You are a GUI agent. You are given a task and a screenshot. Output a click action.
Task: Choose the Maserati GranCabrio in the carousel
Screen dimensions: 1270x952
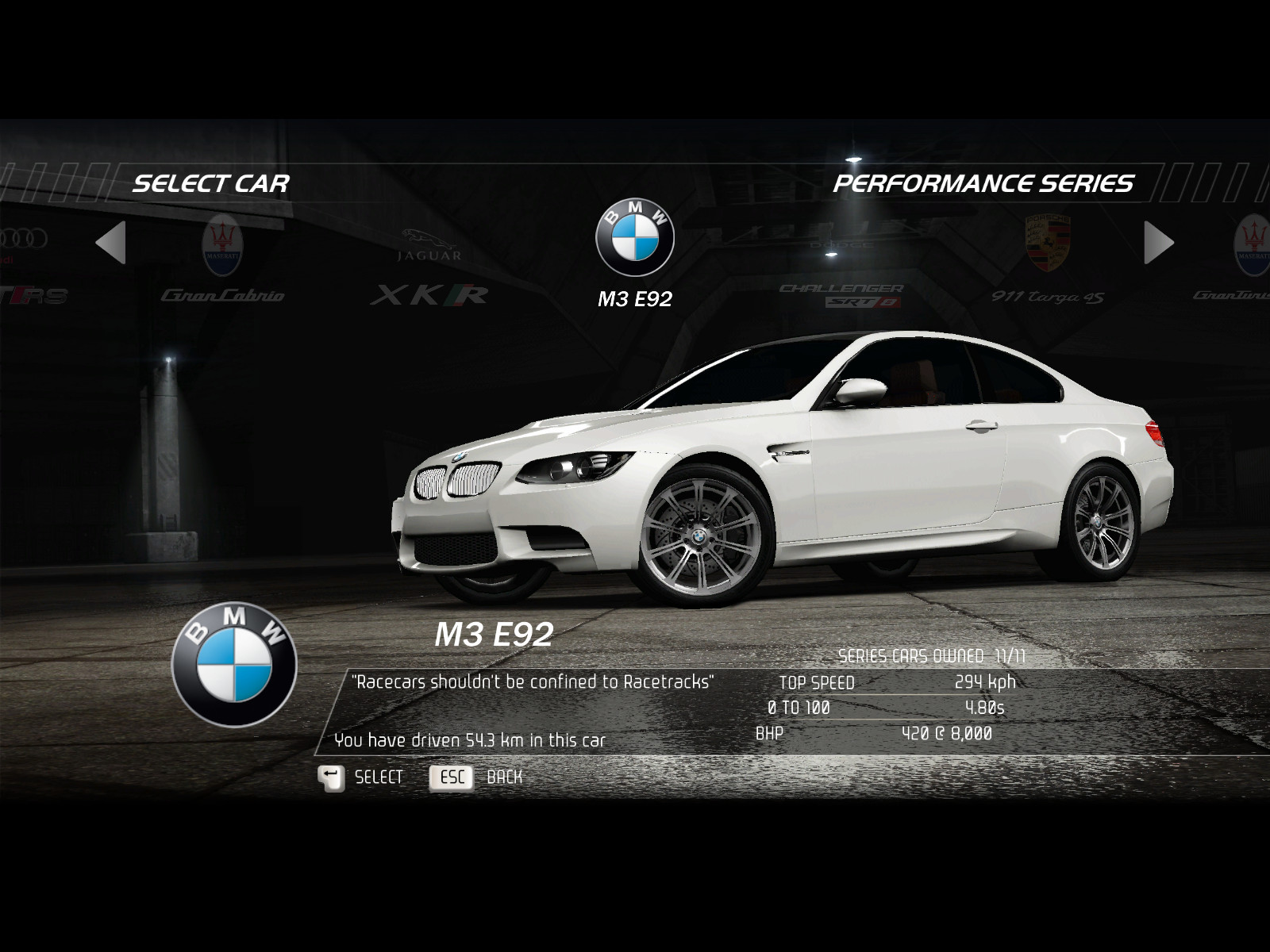[222, 262]
